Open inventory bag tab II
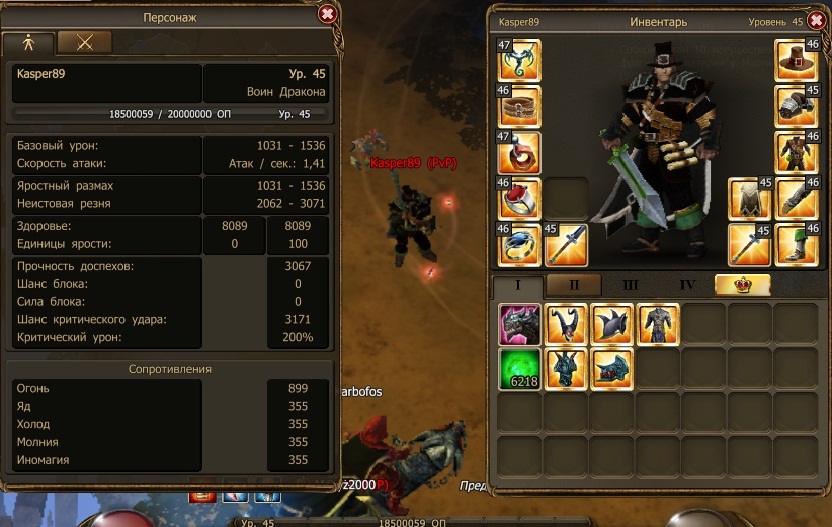Viewport: 832px width, 527px height. [574, 285]
